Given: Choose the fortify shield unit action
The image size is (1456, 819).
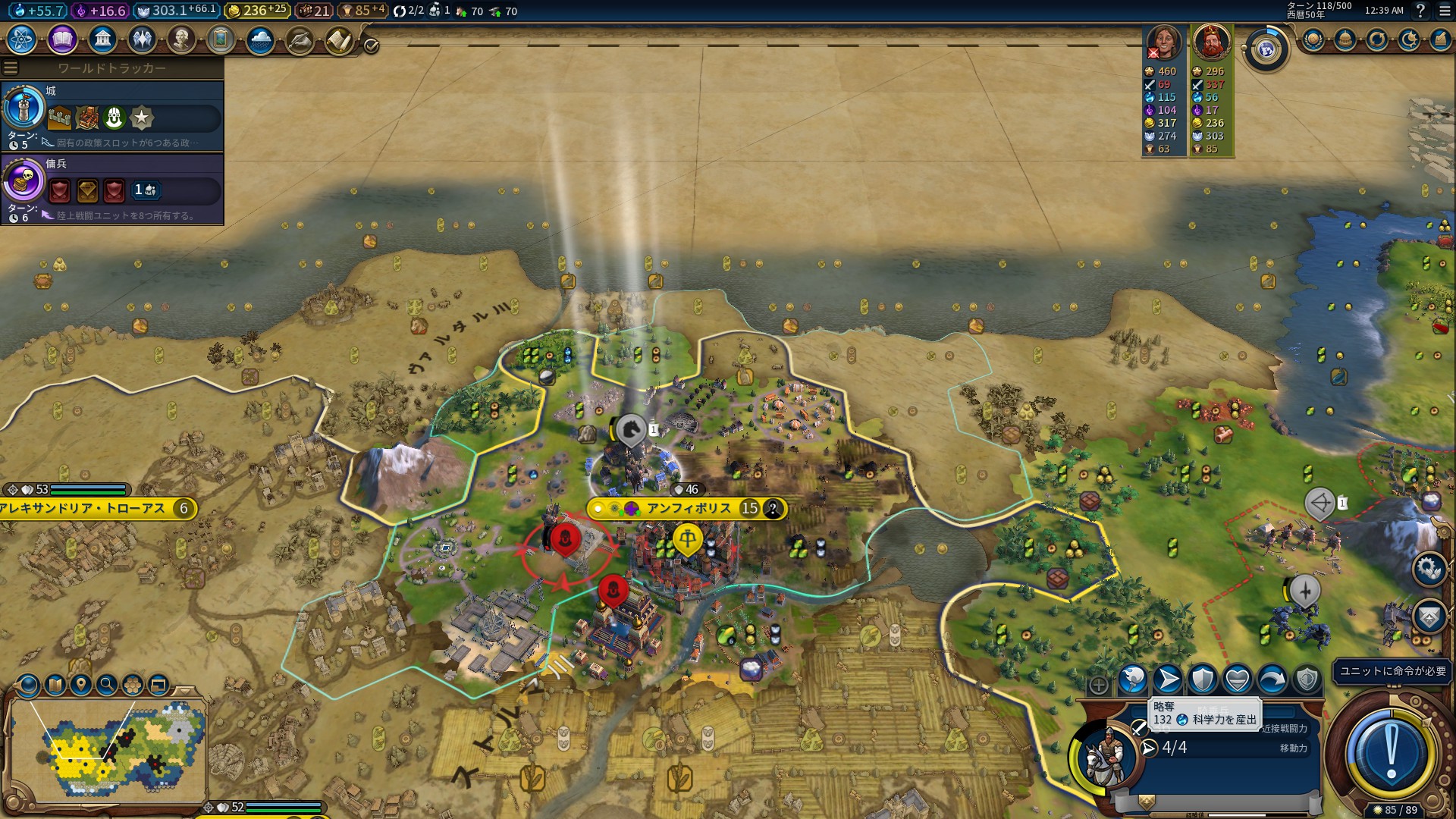Looking at the screenshot, I should (1203, 679).
